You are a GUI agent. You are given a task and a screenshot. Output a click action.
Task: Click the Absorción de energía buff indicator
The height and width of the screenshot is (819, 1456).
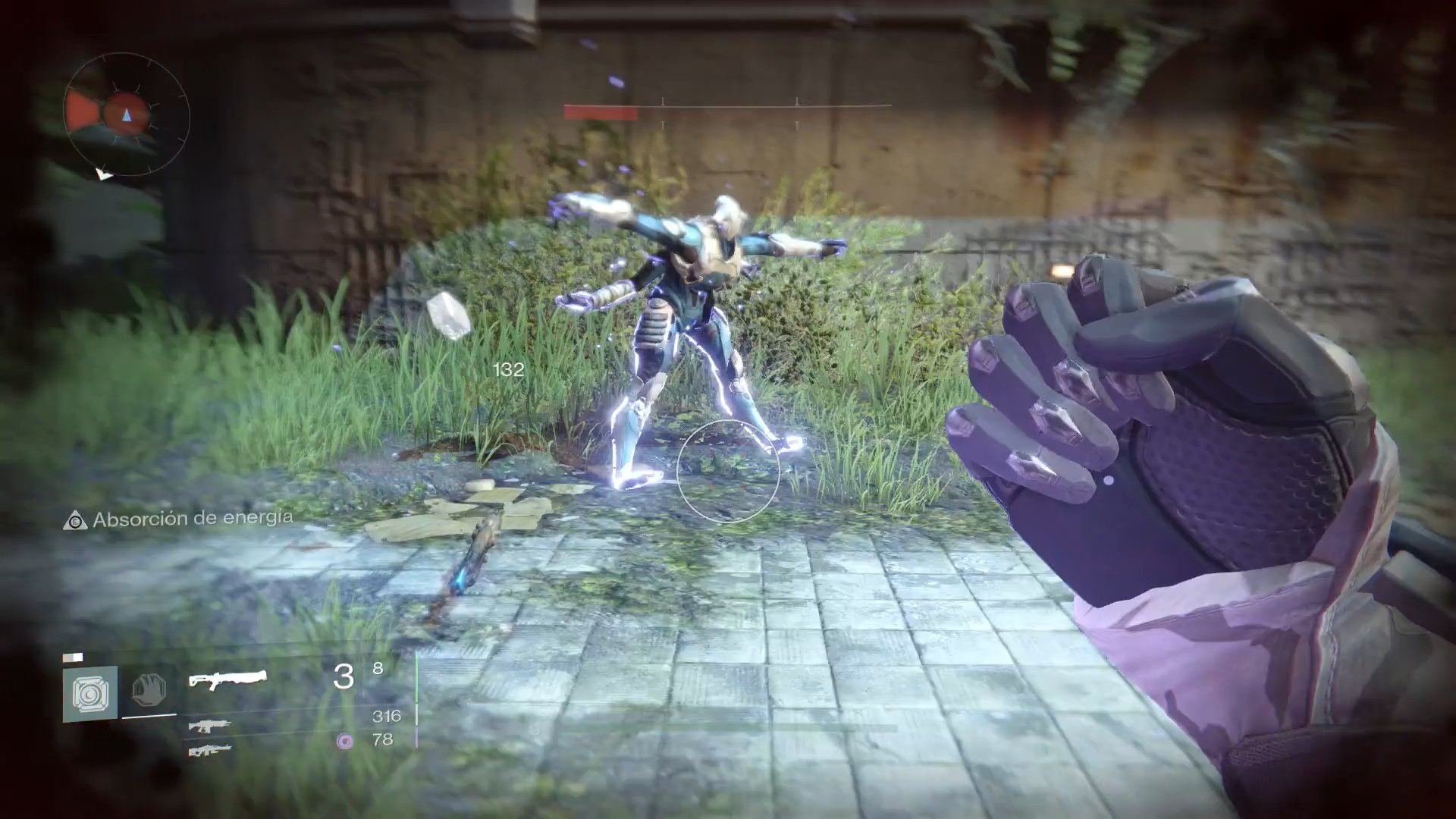179,519
